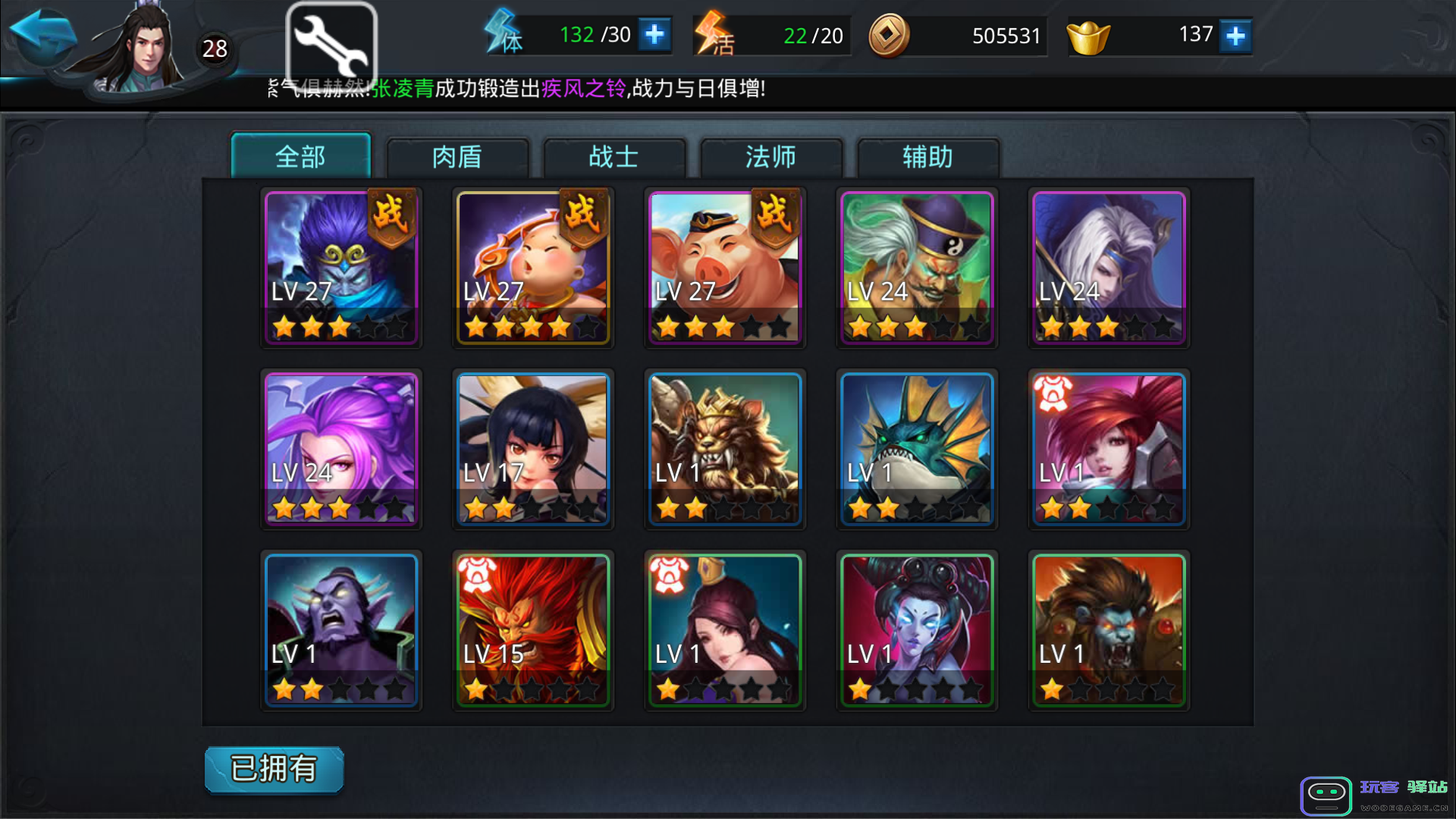1456x819 pixels.
Task: Go back with the blue arrow
Action: (x=44, y=34)
